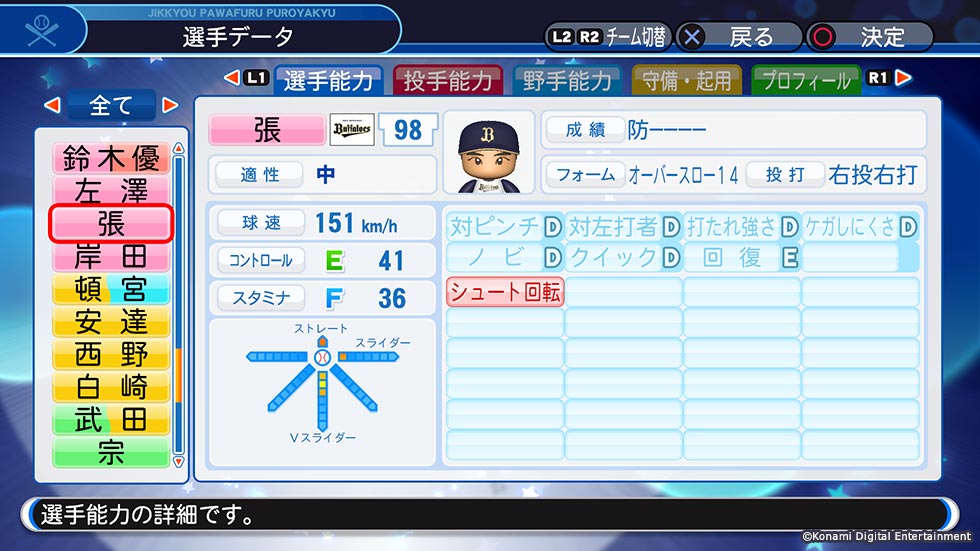
Task: Select player 武田 from the list
Action: point(111,419)
